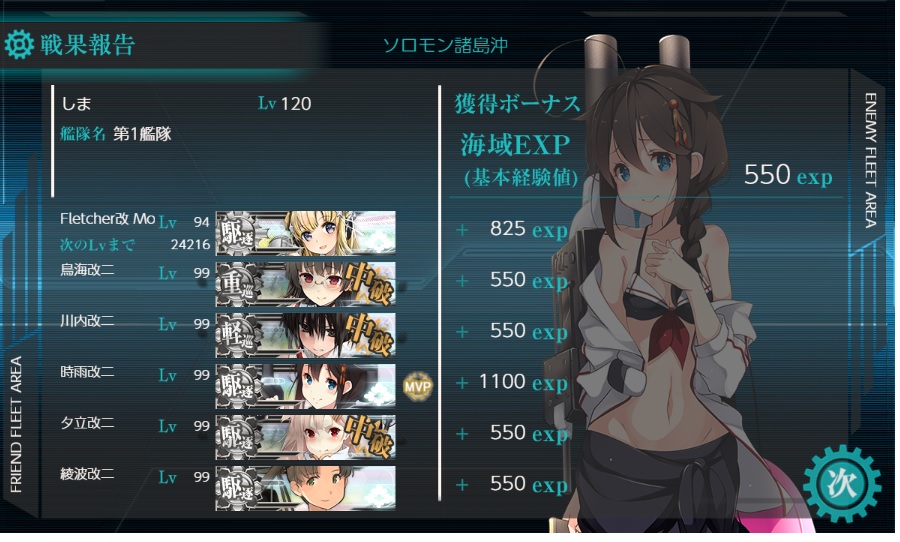Select the 川内改二 ship banner
Screen dimensions: 900x542
[305, 335]
